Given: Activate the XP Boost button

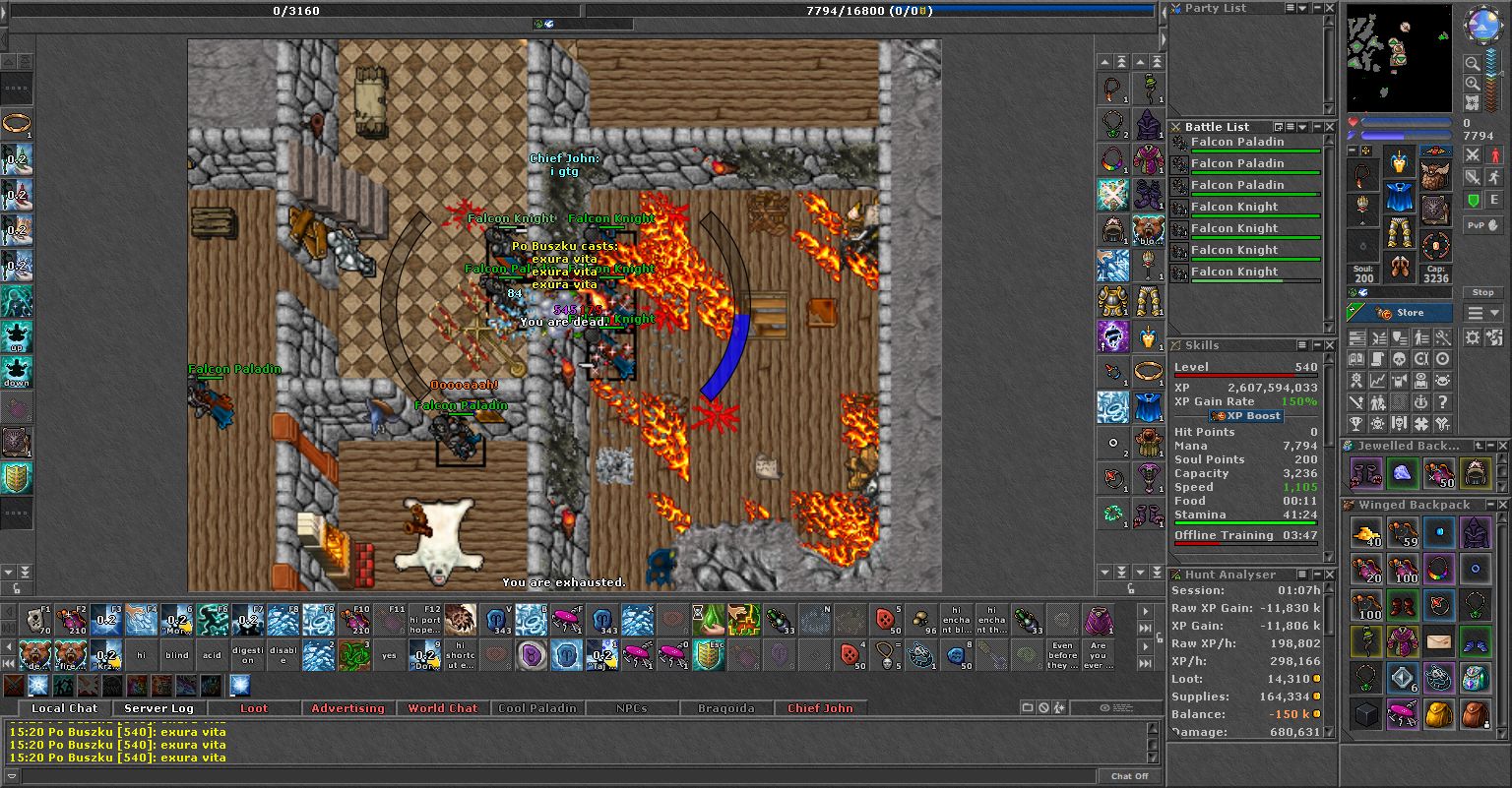Looking at the screenshot, I should click(1245, 416).
